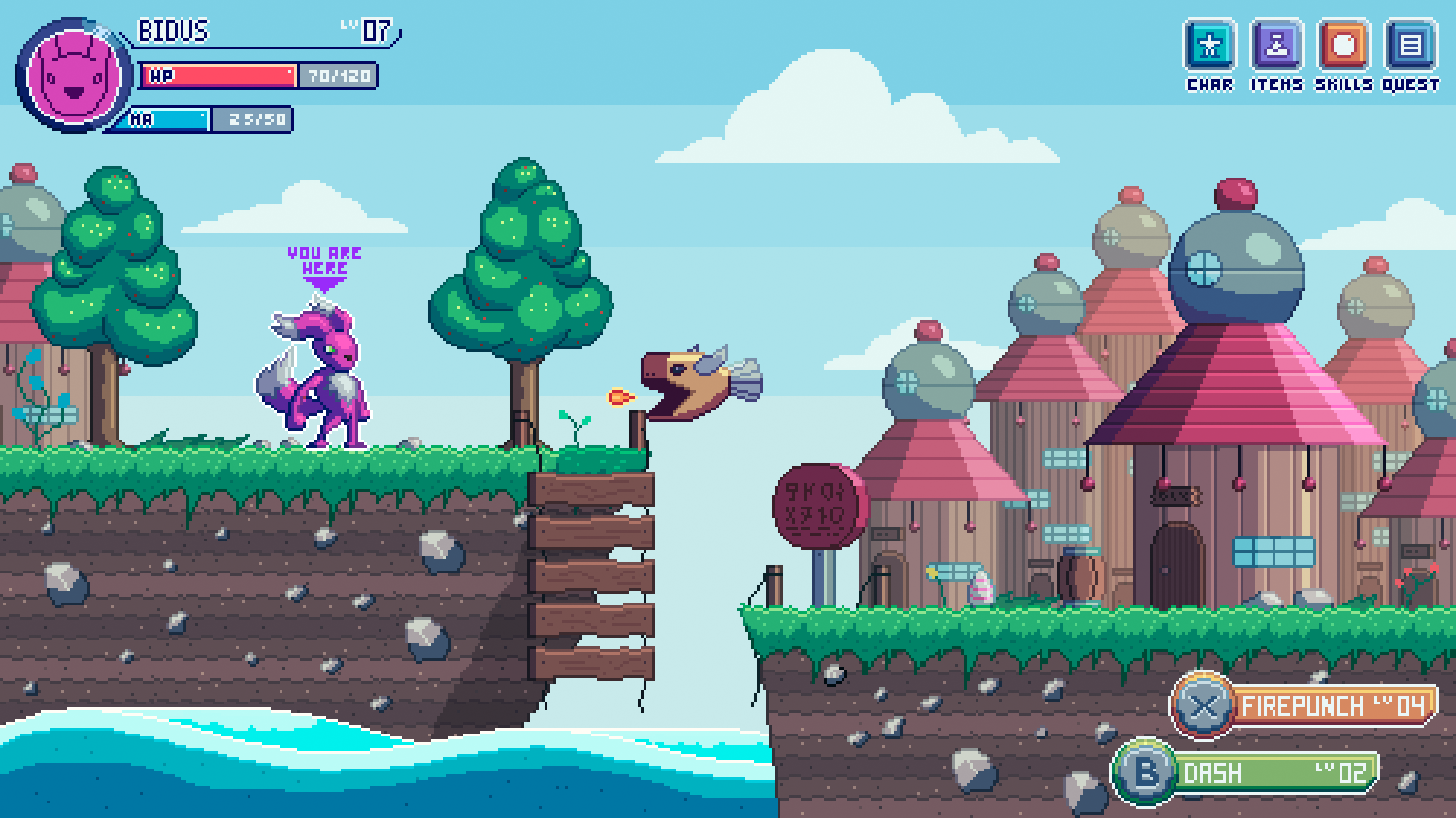
Task: Open the Quest log
Action: (1410, 47)
